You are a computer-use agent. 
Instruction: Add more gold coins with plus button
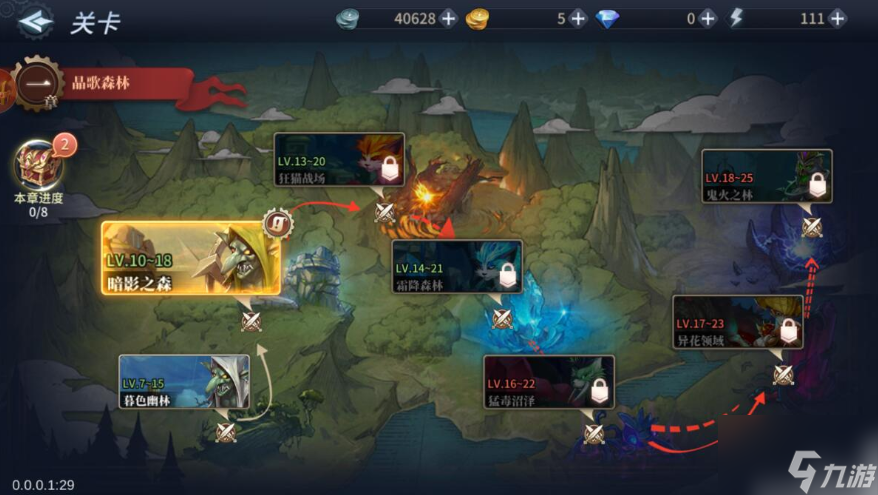[x=577, y=19]
